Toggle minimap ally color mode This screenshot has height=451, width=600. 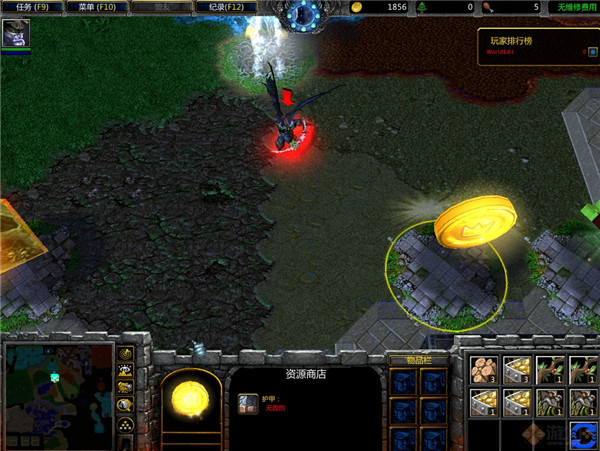126,388
